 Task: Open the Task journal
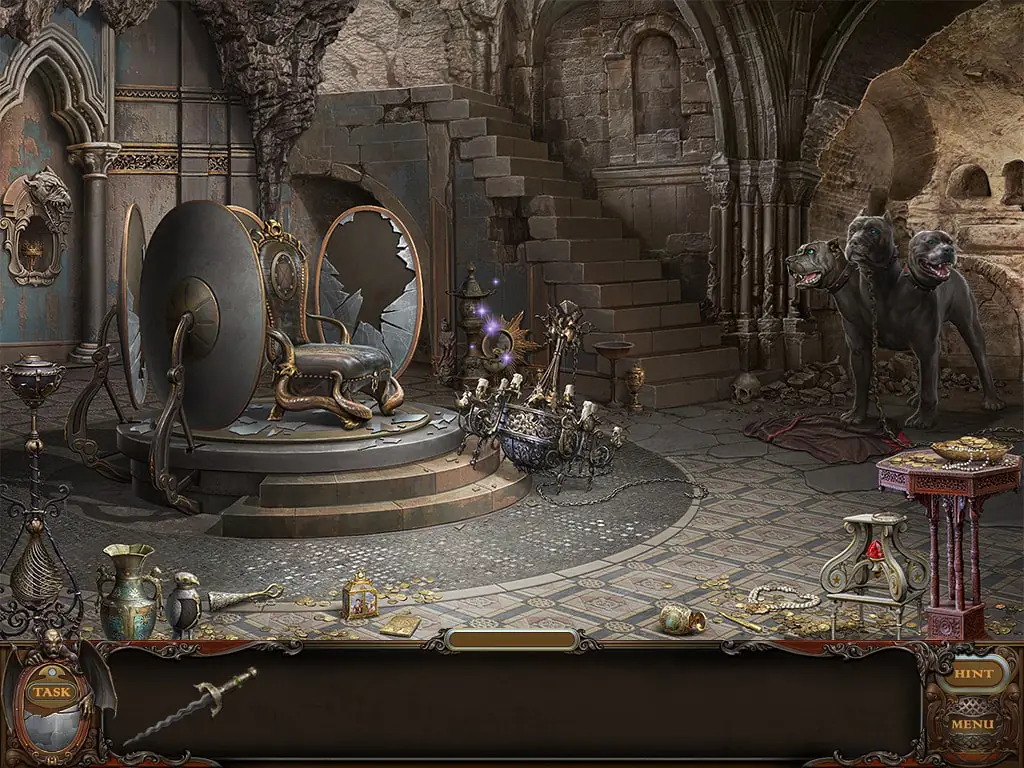[x=50, y=692]
